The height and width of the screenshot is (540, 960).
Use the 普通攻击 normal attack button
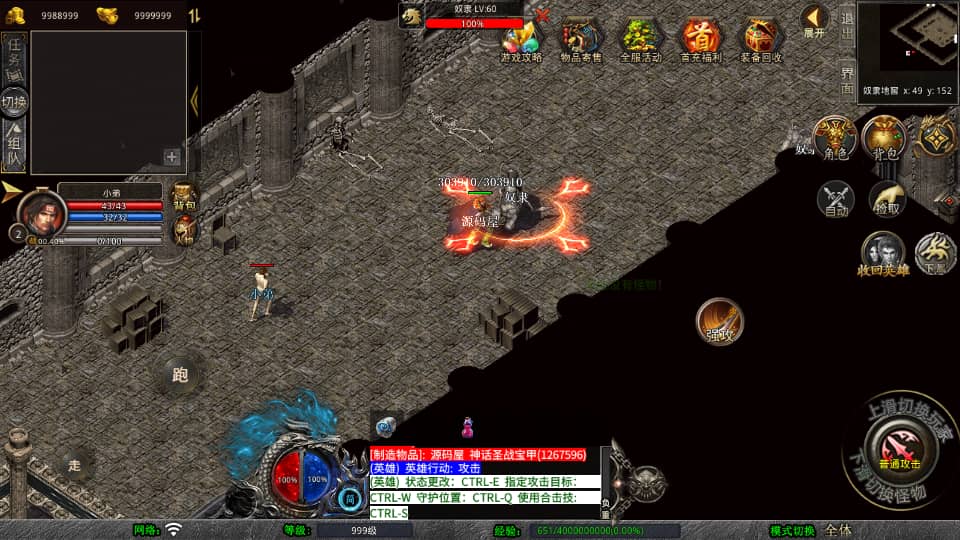(x=898, y=444)
